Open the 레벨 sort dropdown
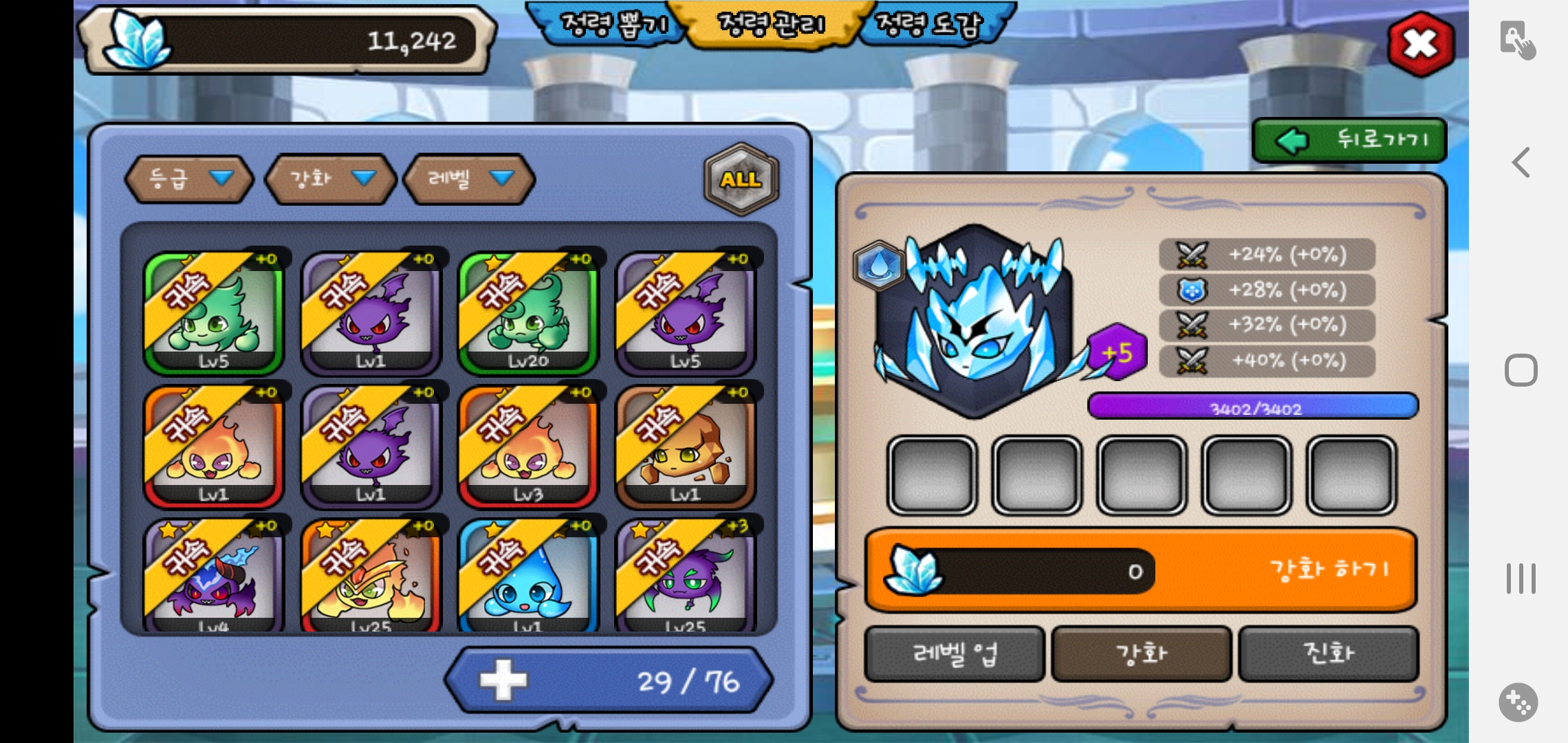Image resolution: width=1568 pixels, height=743 pixels. [x=469, y=179]
